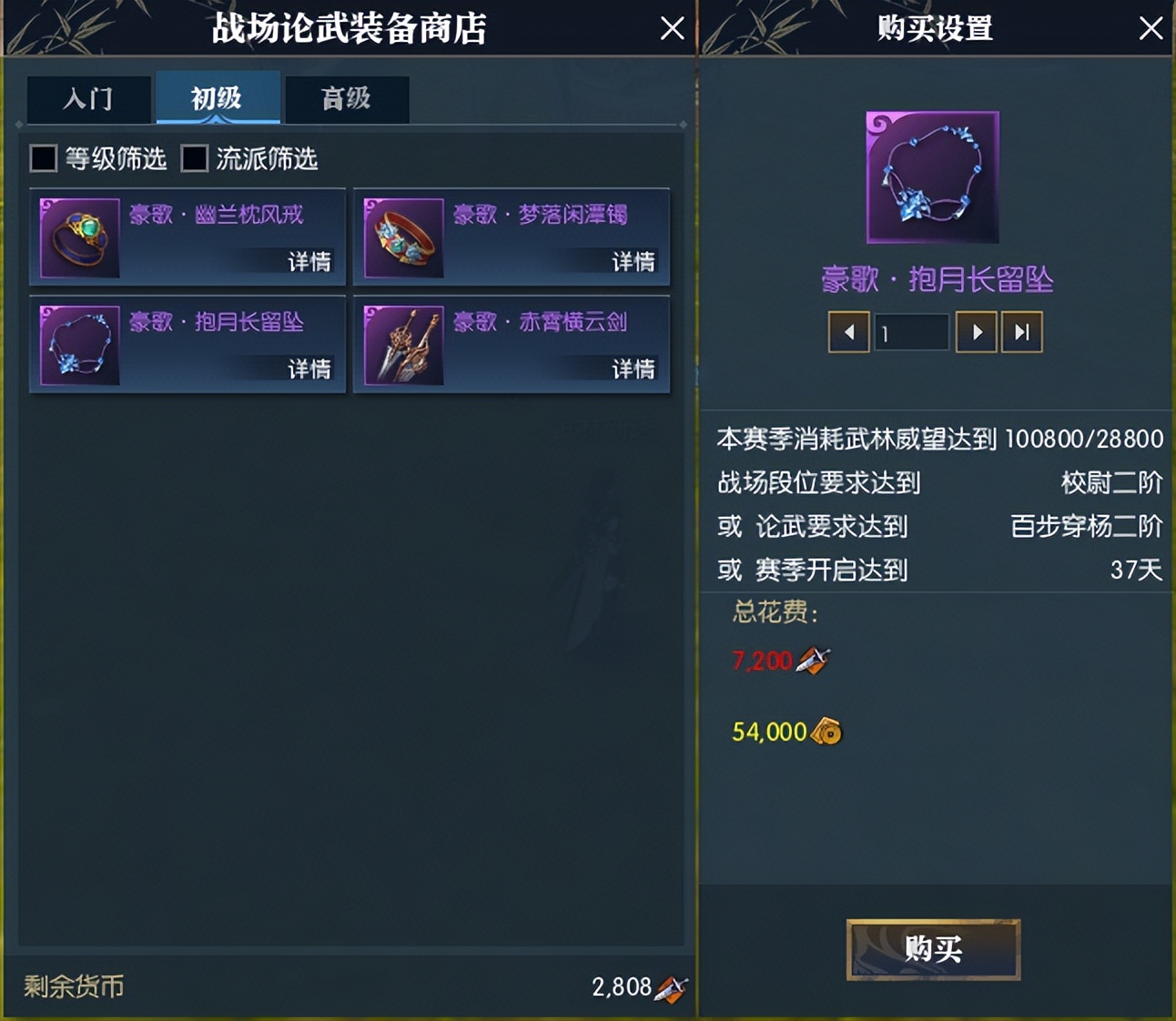Switch to the 入门 tab
Screen dimensions: 1176x1021
click(x=89, y=99)
